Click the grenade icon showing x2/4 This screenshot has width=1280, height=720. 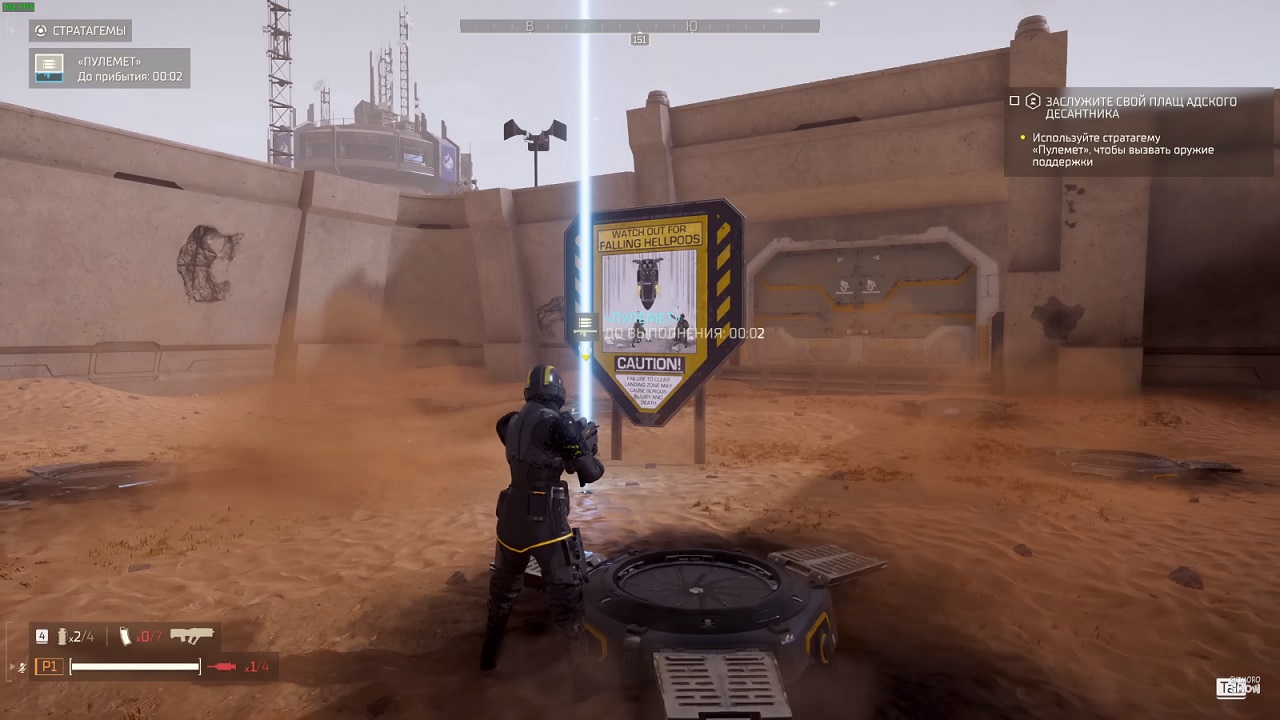click(x=61, y=636)
